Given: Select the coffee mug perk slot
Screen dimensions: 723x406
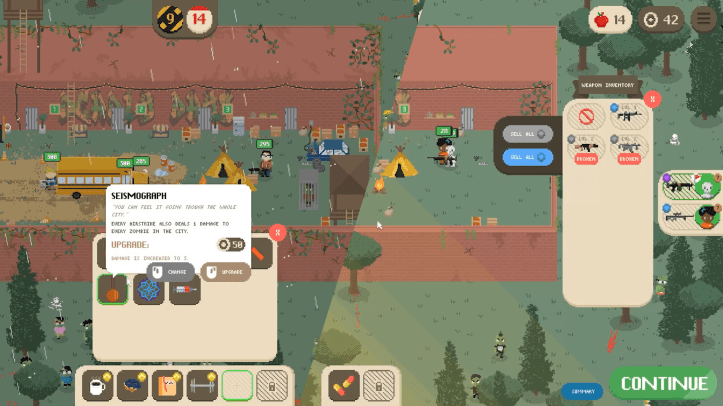Looking at the screenshot, I should point(97,383).
